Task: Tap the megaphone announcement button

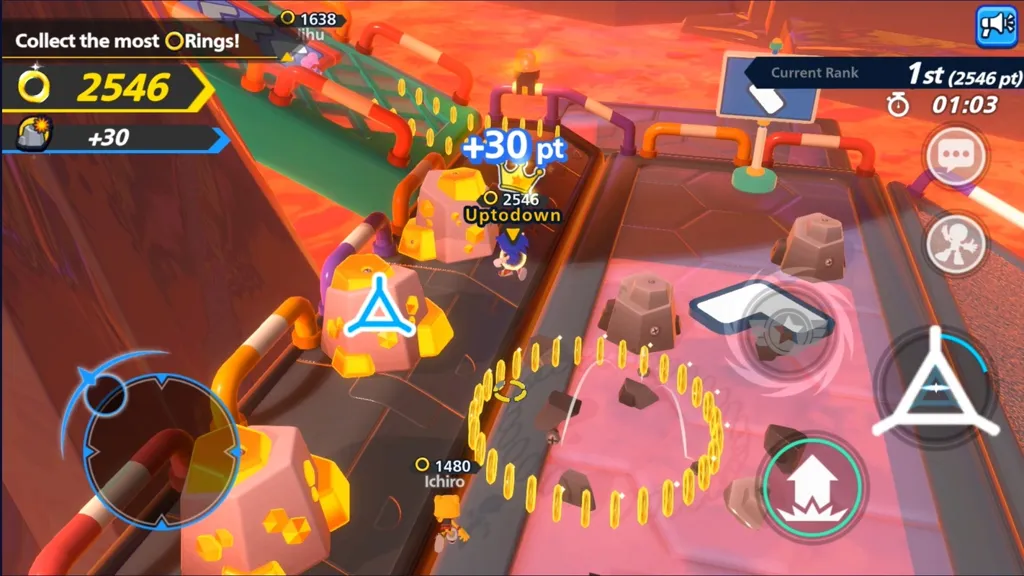Action: click(996, 26)
